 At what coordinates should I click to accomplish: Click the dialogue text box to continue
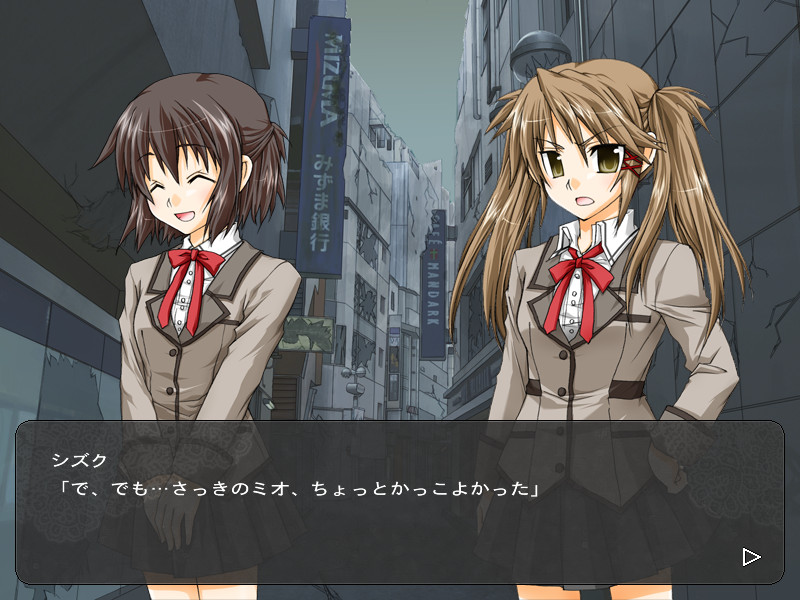point(400,502)
